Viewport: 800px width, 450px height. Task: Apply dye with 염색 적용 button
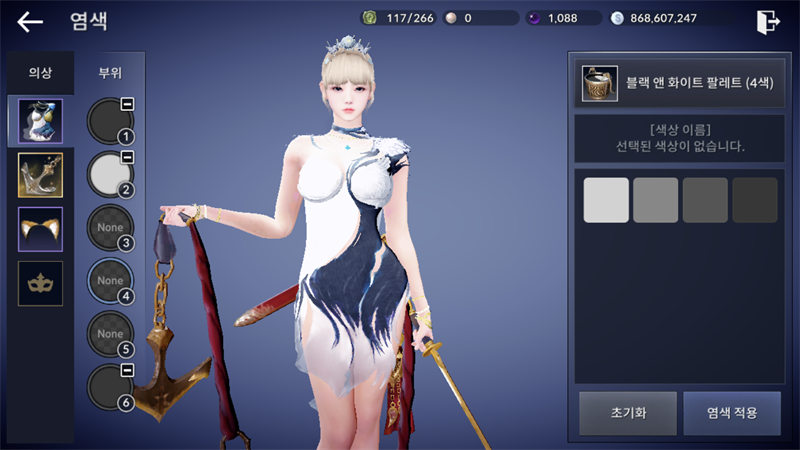(731, 413)
